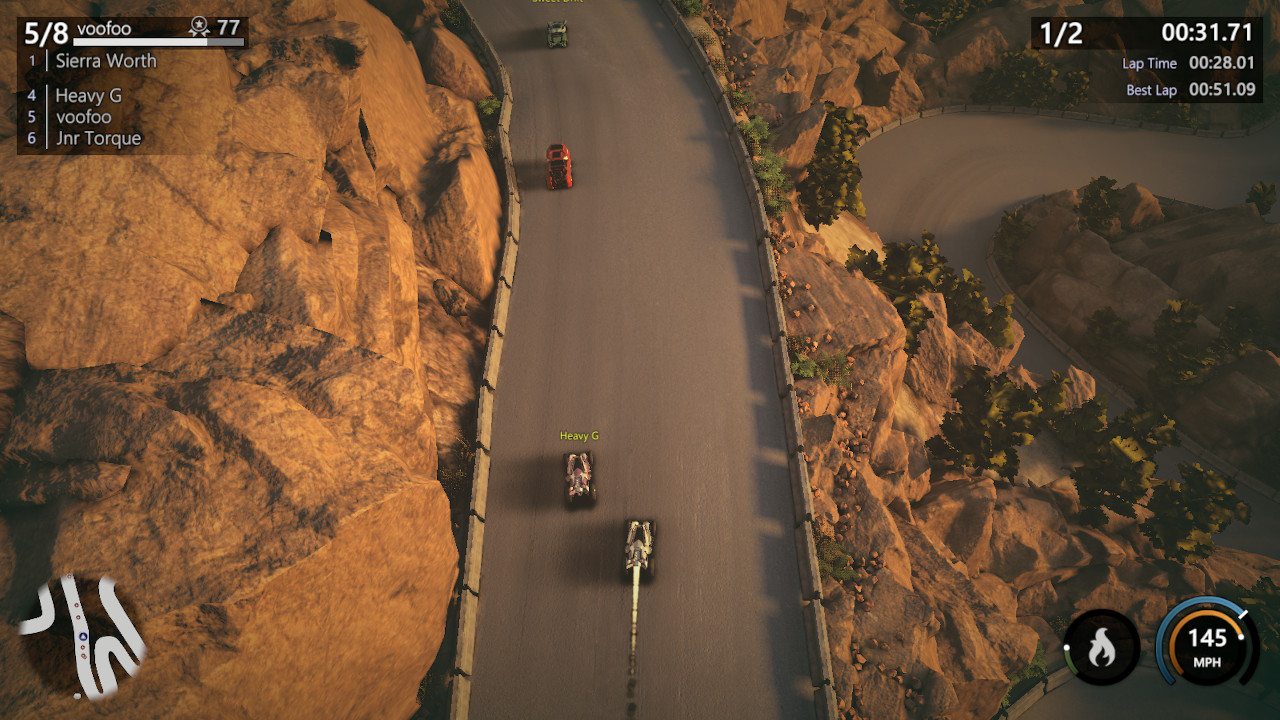Select Heavy G in the standings list
Screen dimensions: 1280x720
click(x=88, y=96)
